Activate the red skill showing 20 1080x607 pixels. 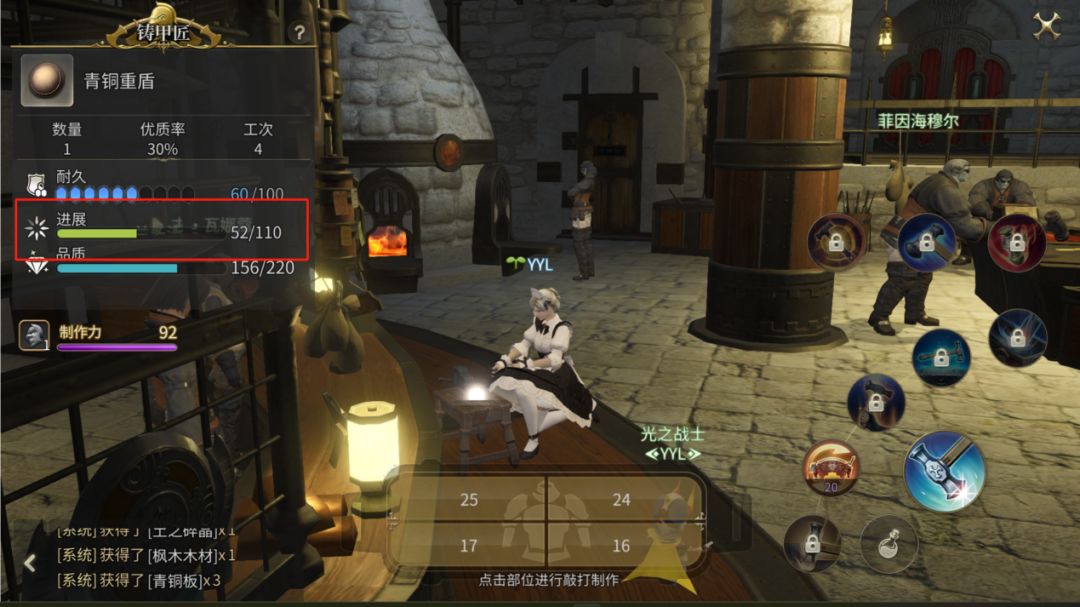point(830,468)
